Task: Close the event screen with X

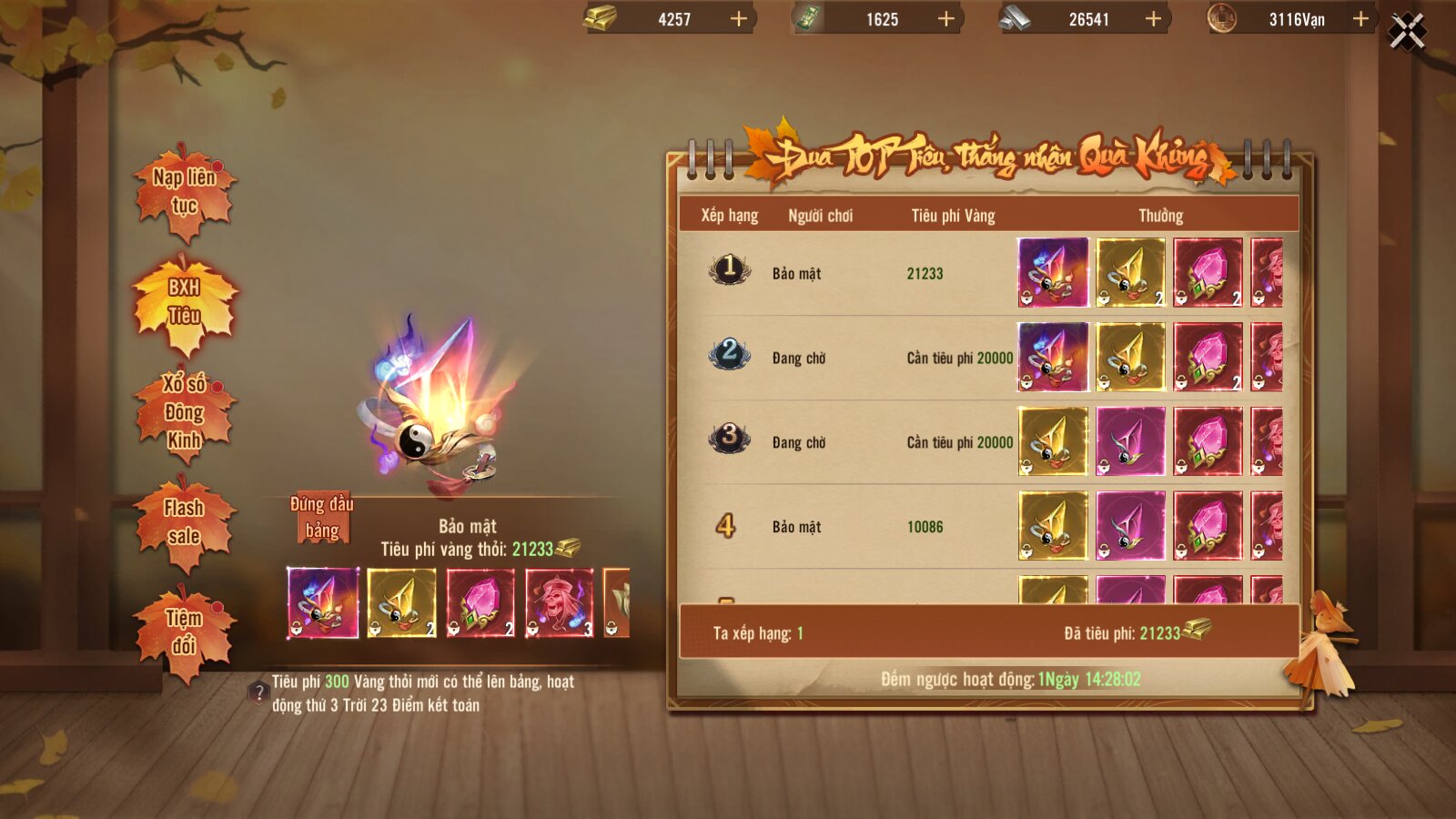Action: pyautogui.click(x=1407, y=33)
